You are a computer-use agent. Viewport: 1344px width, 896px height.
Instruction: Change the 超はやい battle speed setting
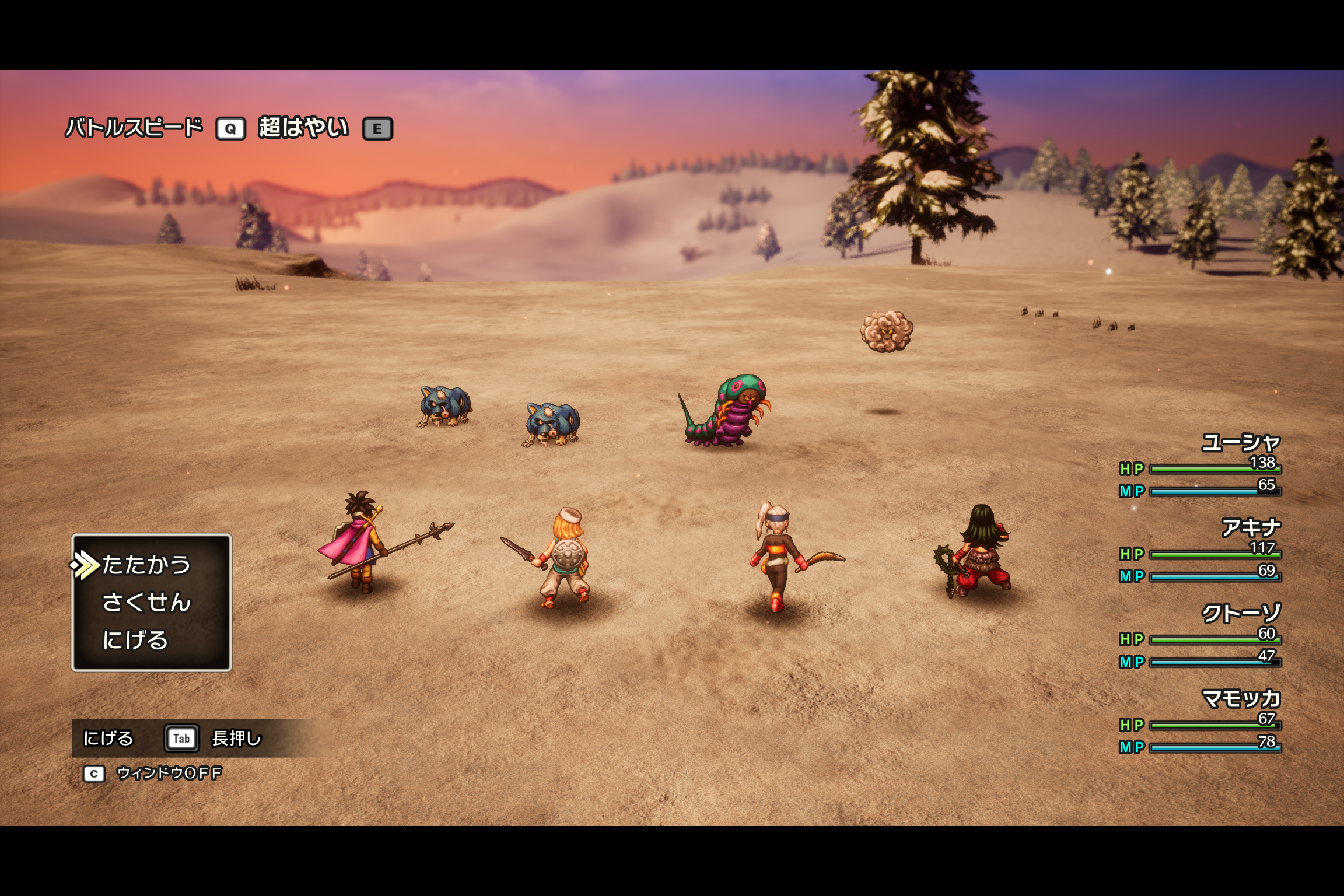tap(303, 128)
